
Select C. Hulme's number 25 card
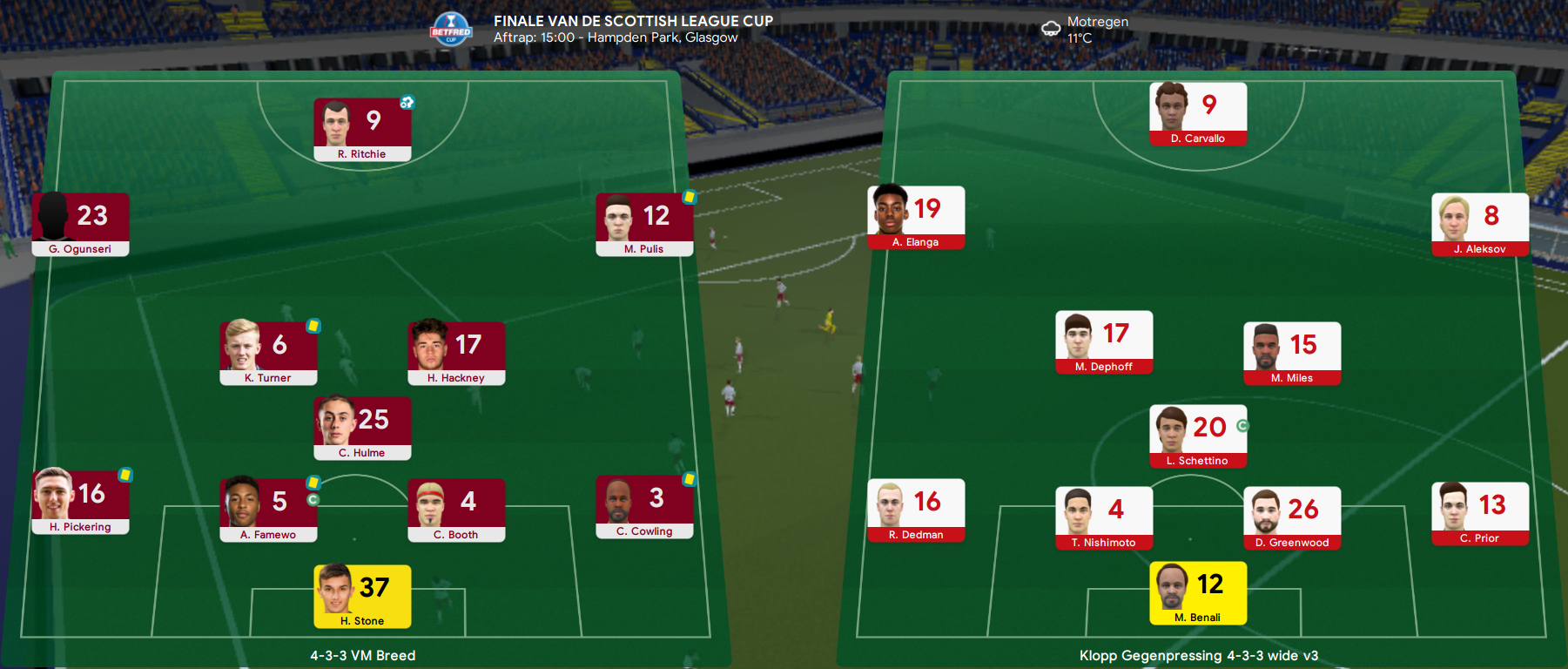click(362, 428)
